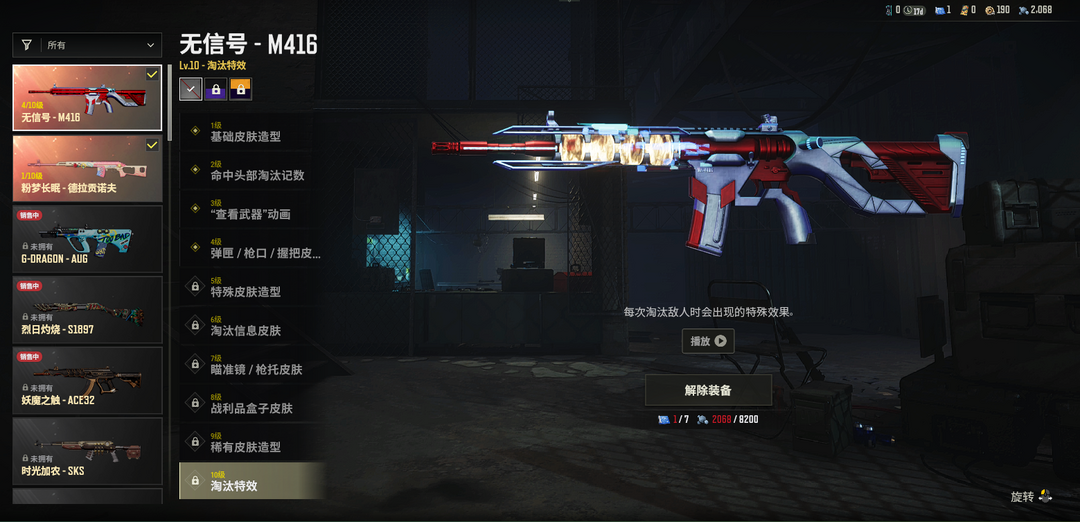
Task: Choose the G-DRAGON - AUG skin
Action: click(87, 239)
